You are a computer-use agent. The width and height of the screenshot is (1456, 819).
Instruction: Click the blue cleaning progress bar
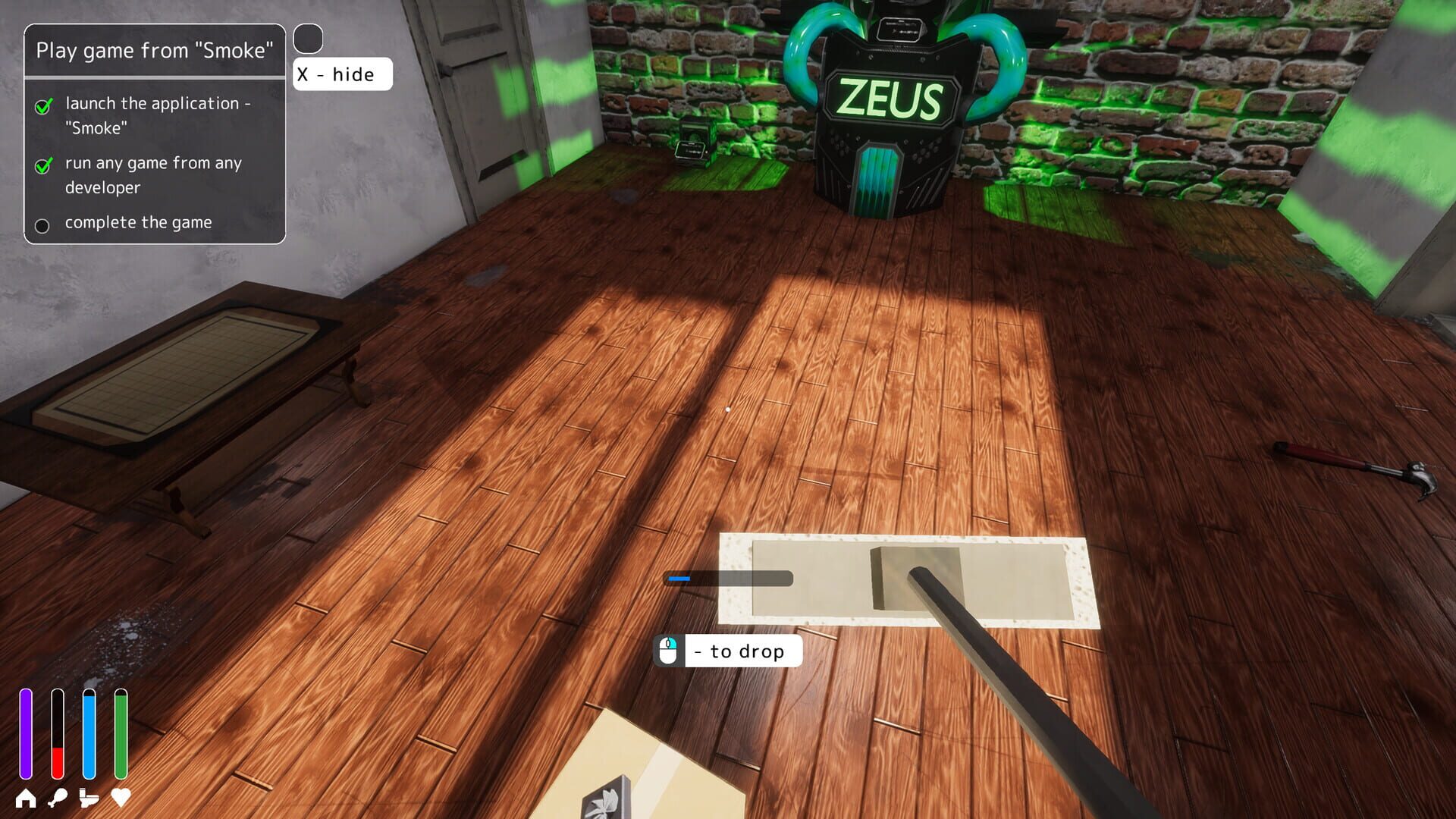tap(680, 580)
